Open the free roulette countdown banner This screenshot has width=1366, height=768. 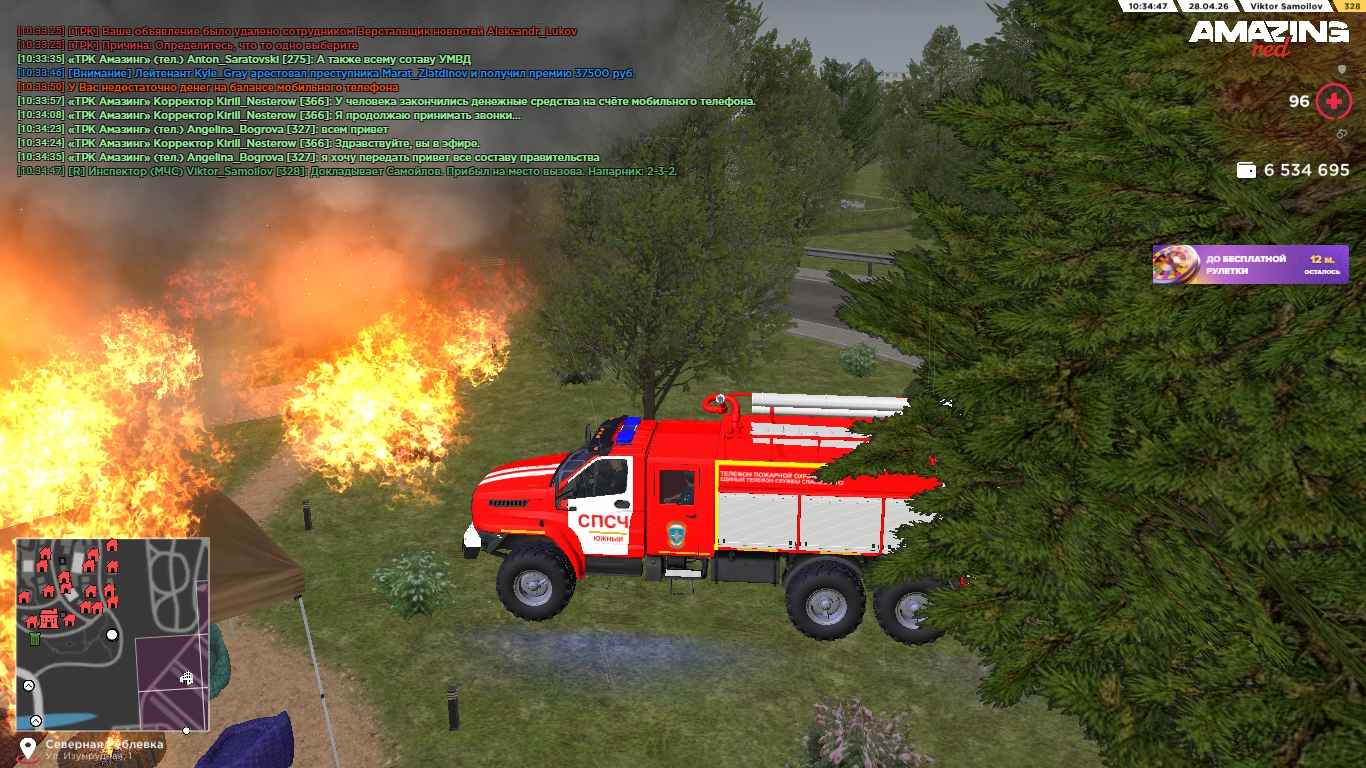pyautogui.click(x=1250, y=264)
